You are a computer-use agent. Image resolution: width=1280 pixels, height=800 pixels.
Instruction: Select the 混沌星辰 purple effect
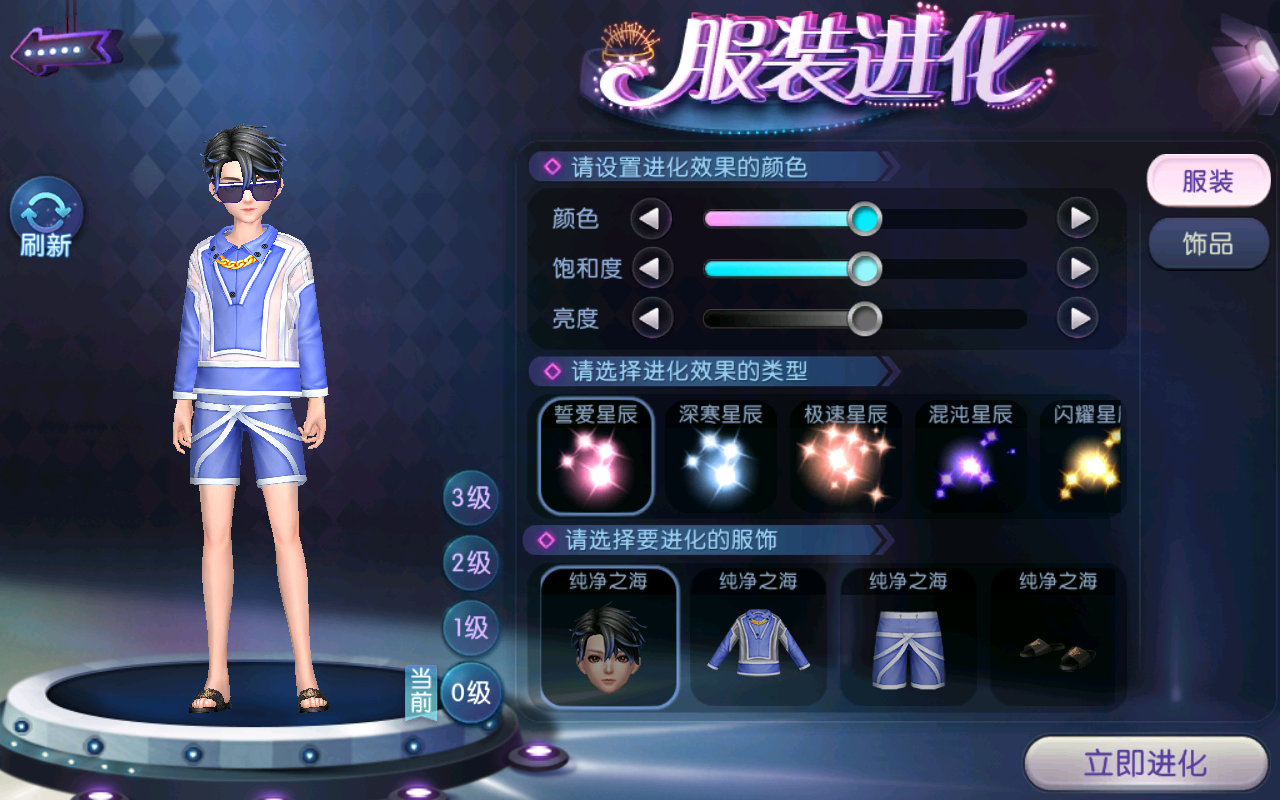point(970,456)
